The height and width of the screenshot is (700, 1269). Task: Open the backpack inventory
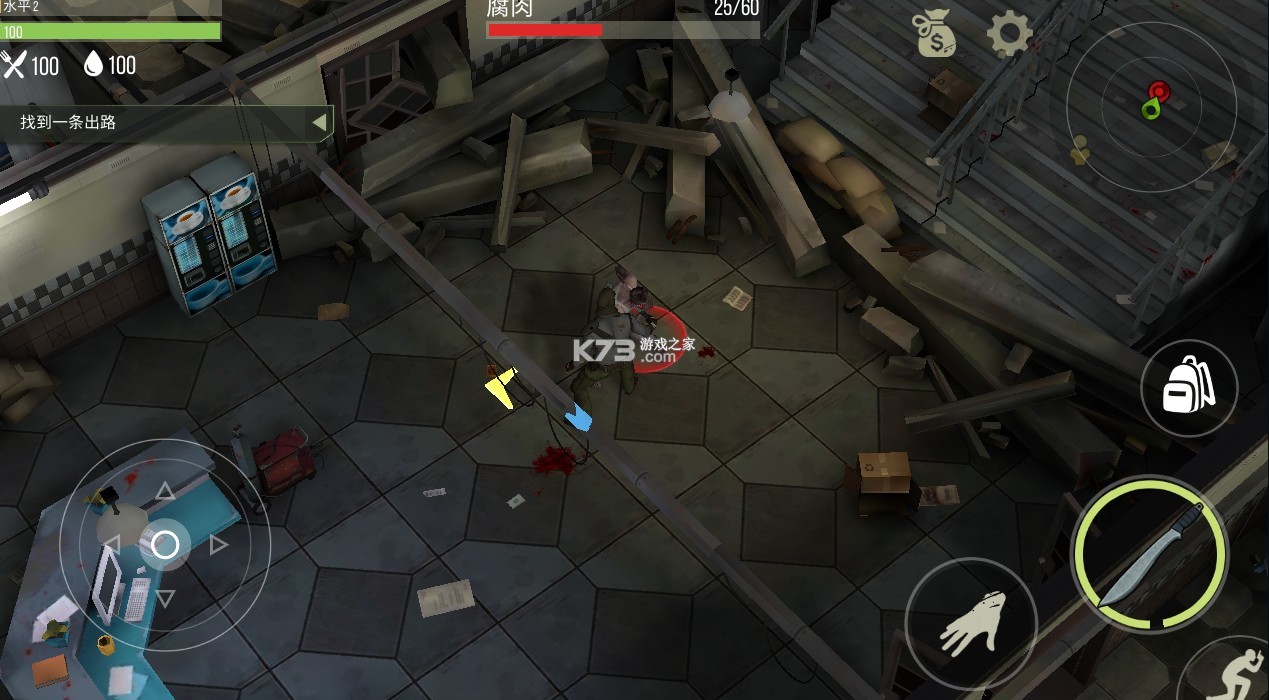[x=1189, y=388]
